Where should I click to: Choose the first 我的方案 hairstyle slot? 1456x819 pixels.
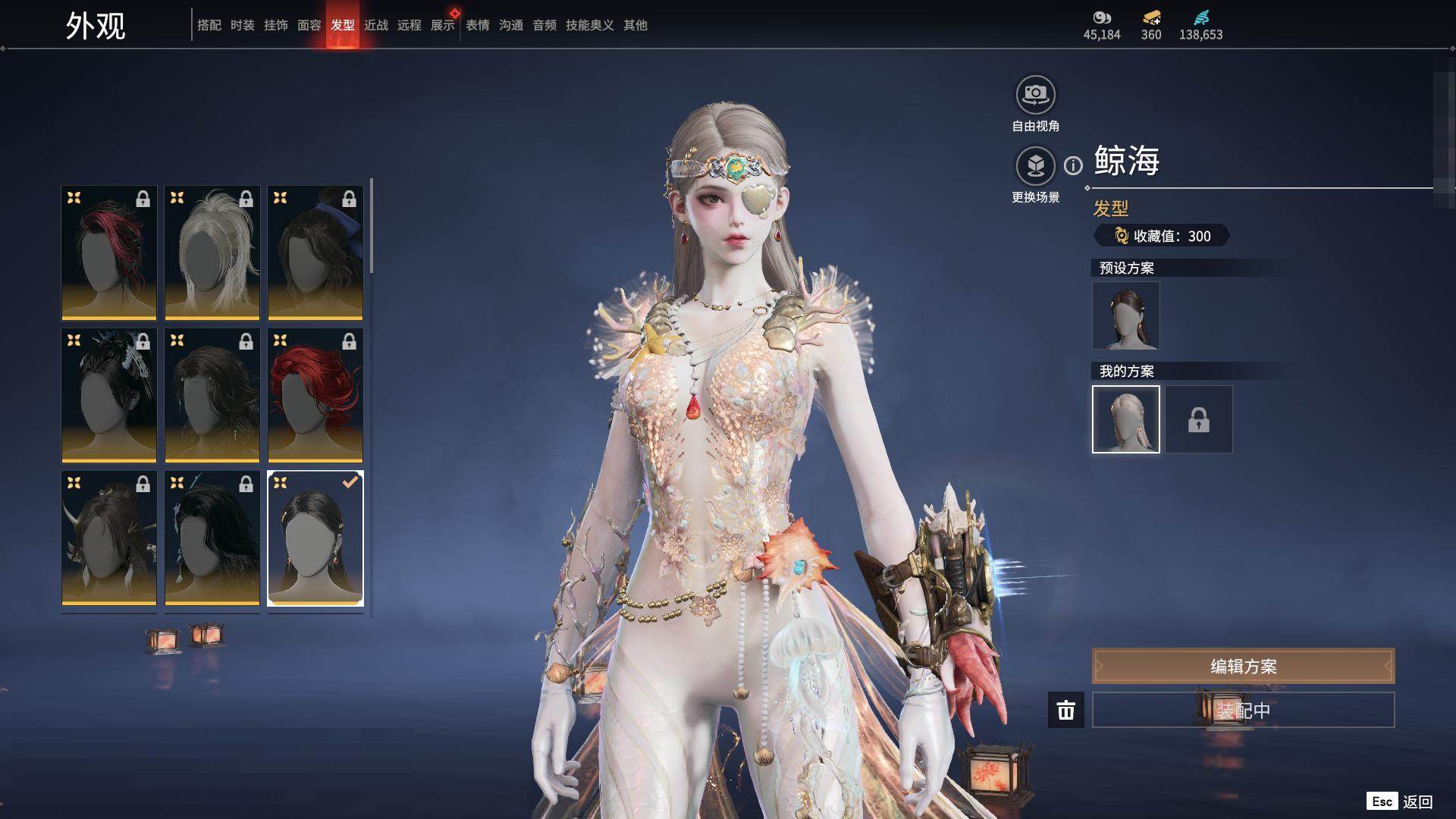pos(1125,419)
